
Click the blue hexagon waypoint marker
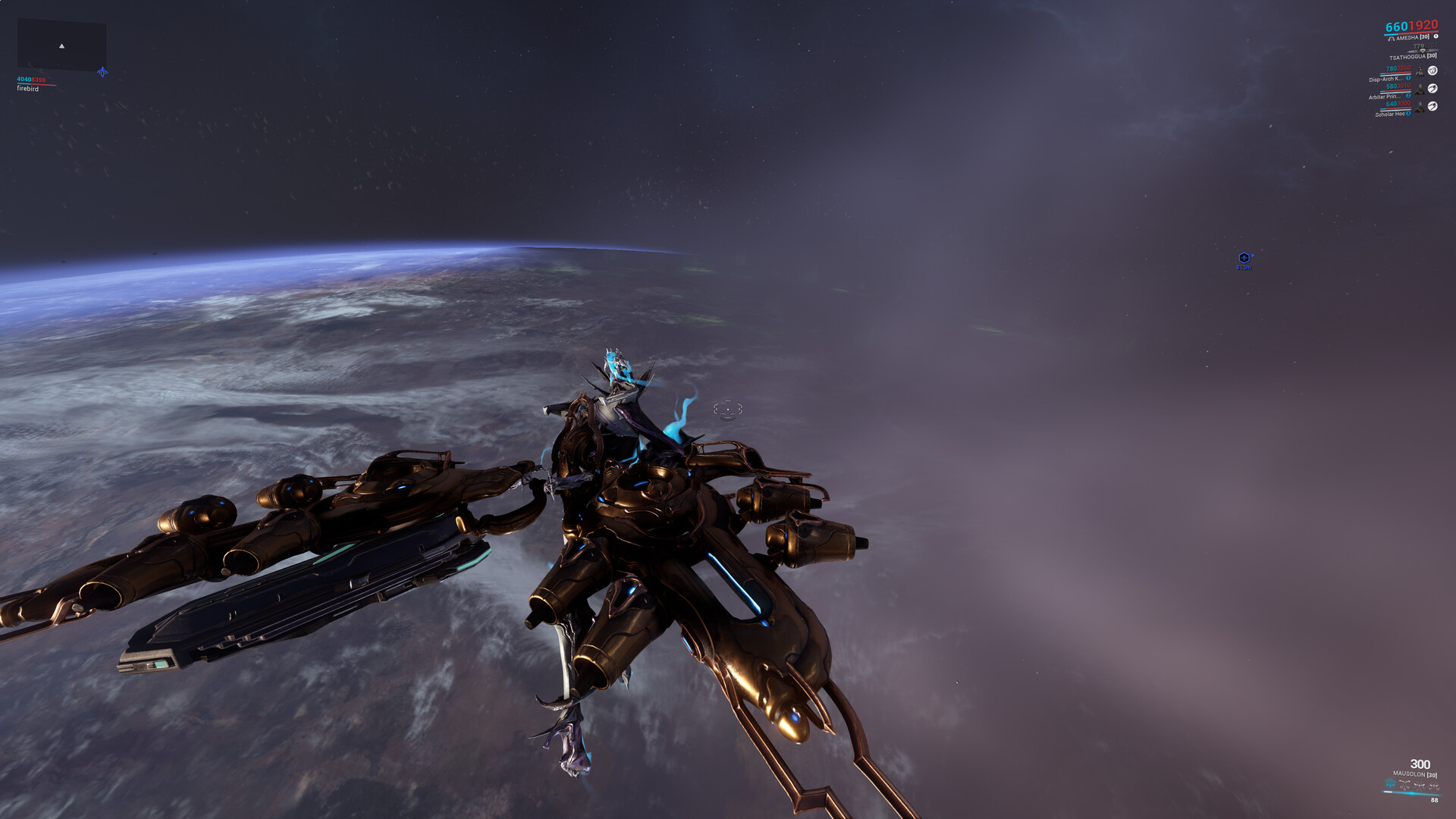pyautogui.click(x=1244, y=258)
